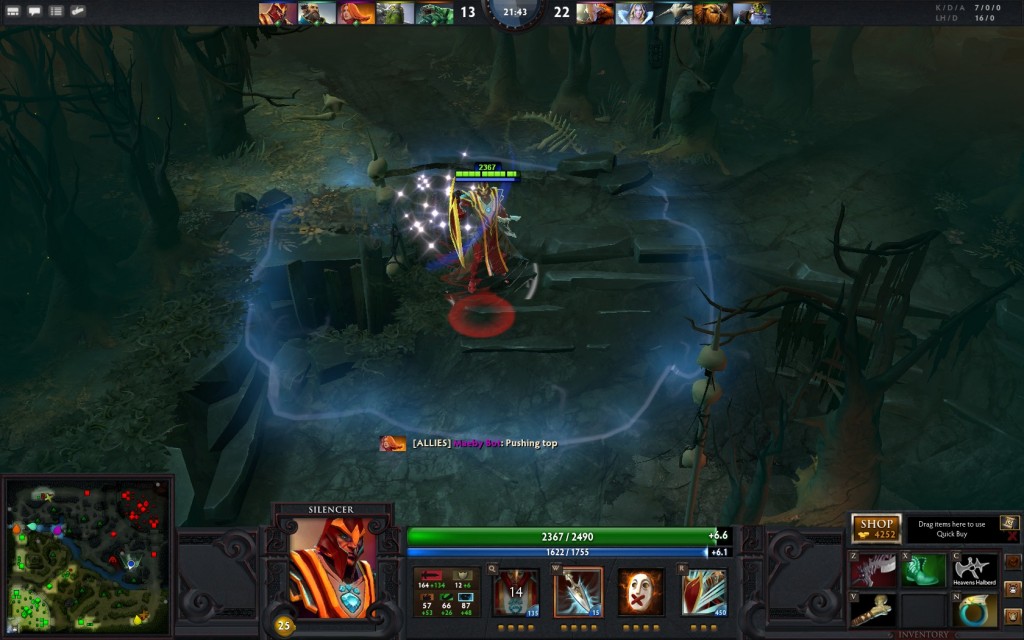Select the Windranger portrait in top bar
The image size is (1024, 640).
click(x=354, y=13)
